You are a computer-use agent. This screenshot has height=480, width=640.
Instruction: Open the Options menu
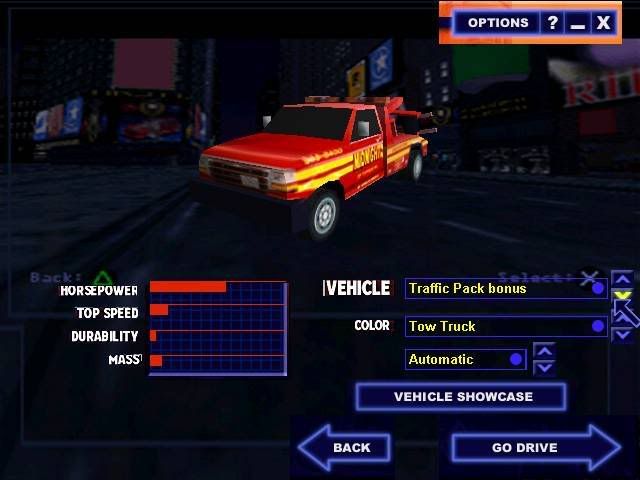click(498, 22)
